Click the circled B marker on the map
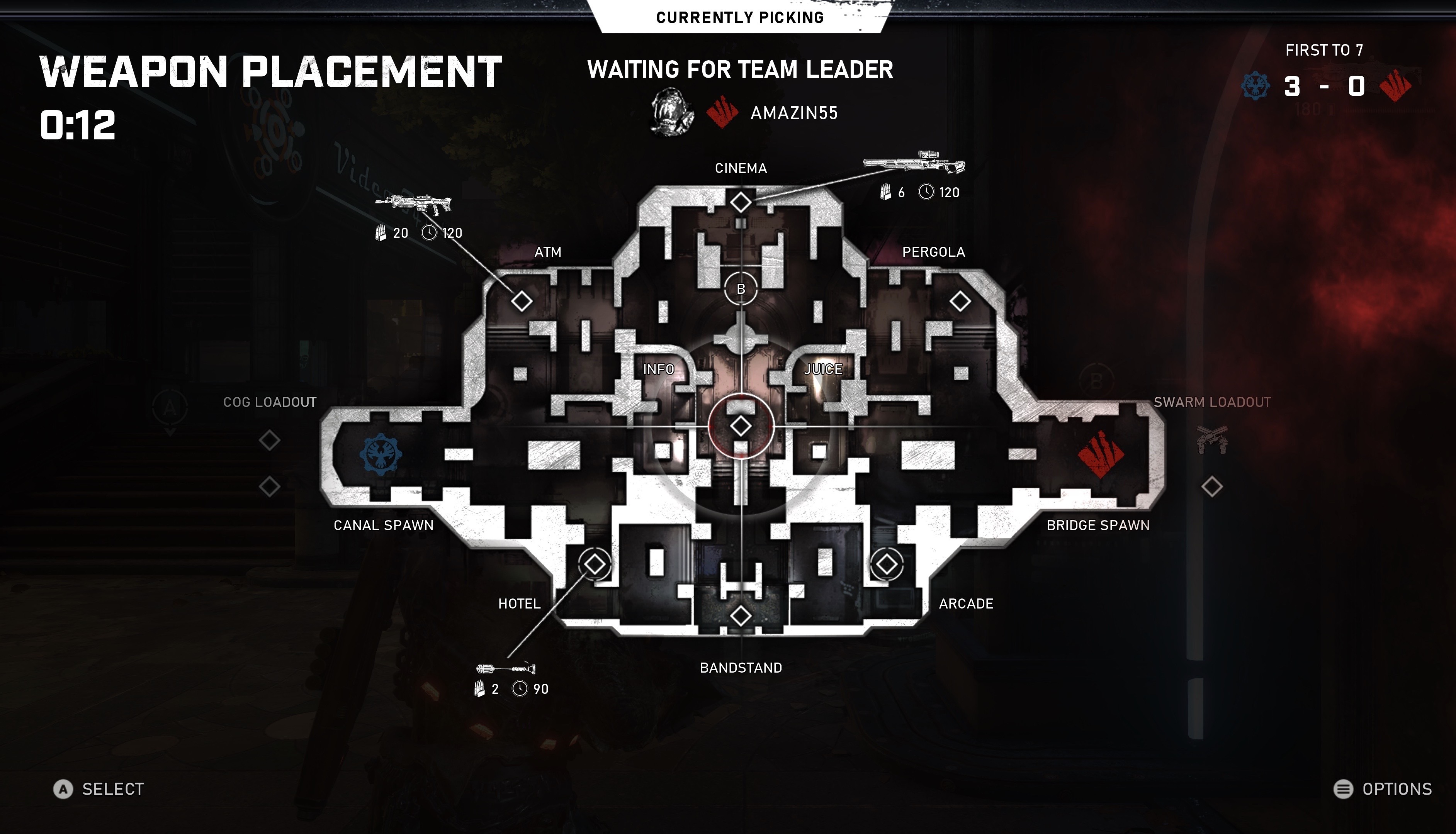Image resolution: width=1456 pixels, height=834 pixels. pyautogui.click(x=740, y=289)
